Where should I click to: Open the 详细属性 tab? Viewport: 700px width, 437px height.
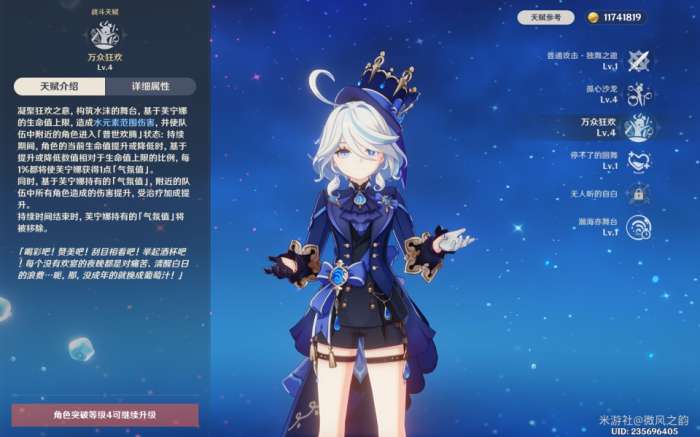(x=151, y=86)
